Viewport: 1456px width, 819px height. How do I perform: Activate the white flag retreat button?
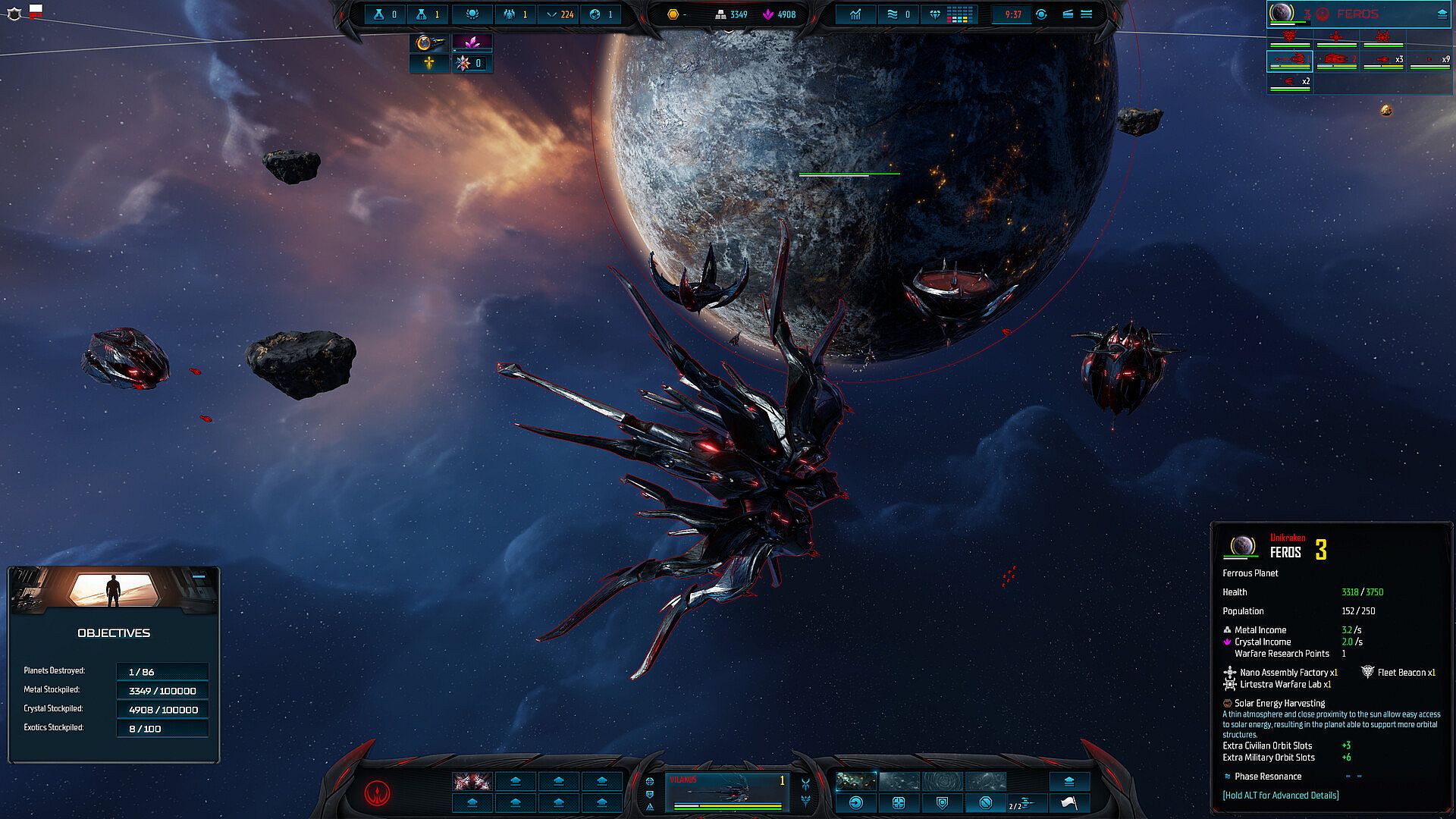pos(1068,803)
